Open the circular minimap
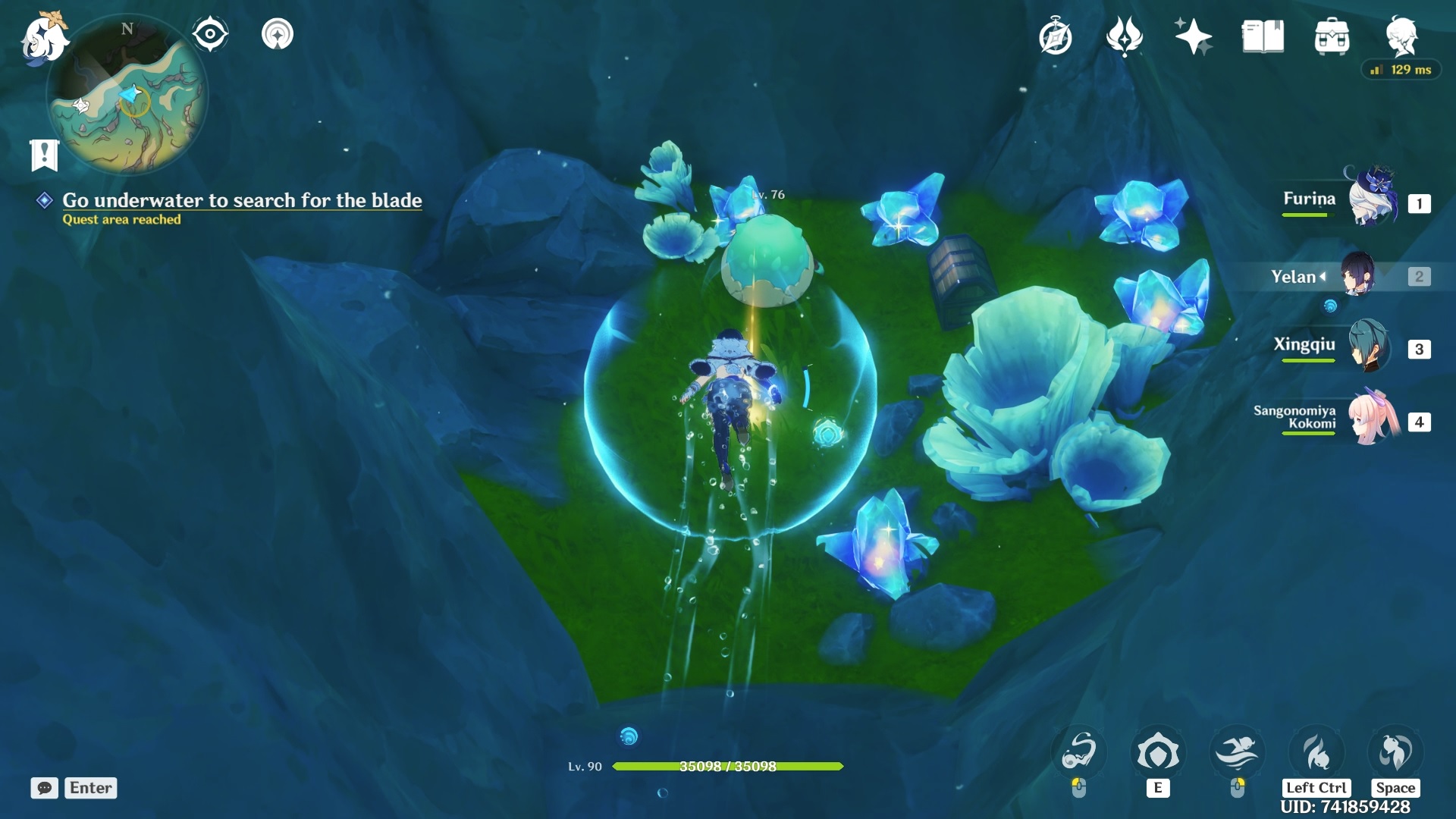 pos(127,95)
